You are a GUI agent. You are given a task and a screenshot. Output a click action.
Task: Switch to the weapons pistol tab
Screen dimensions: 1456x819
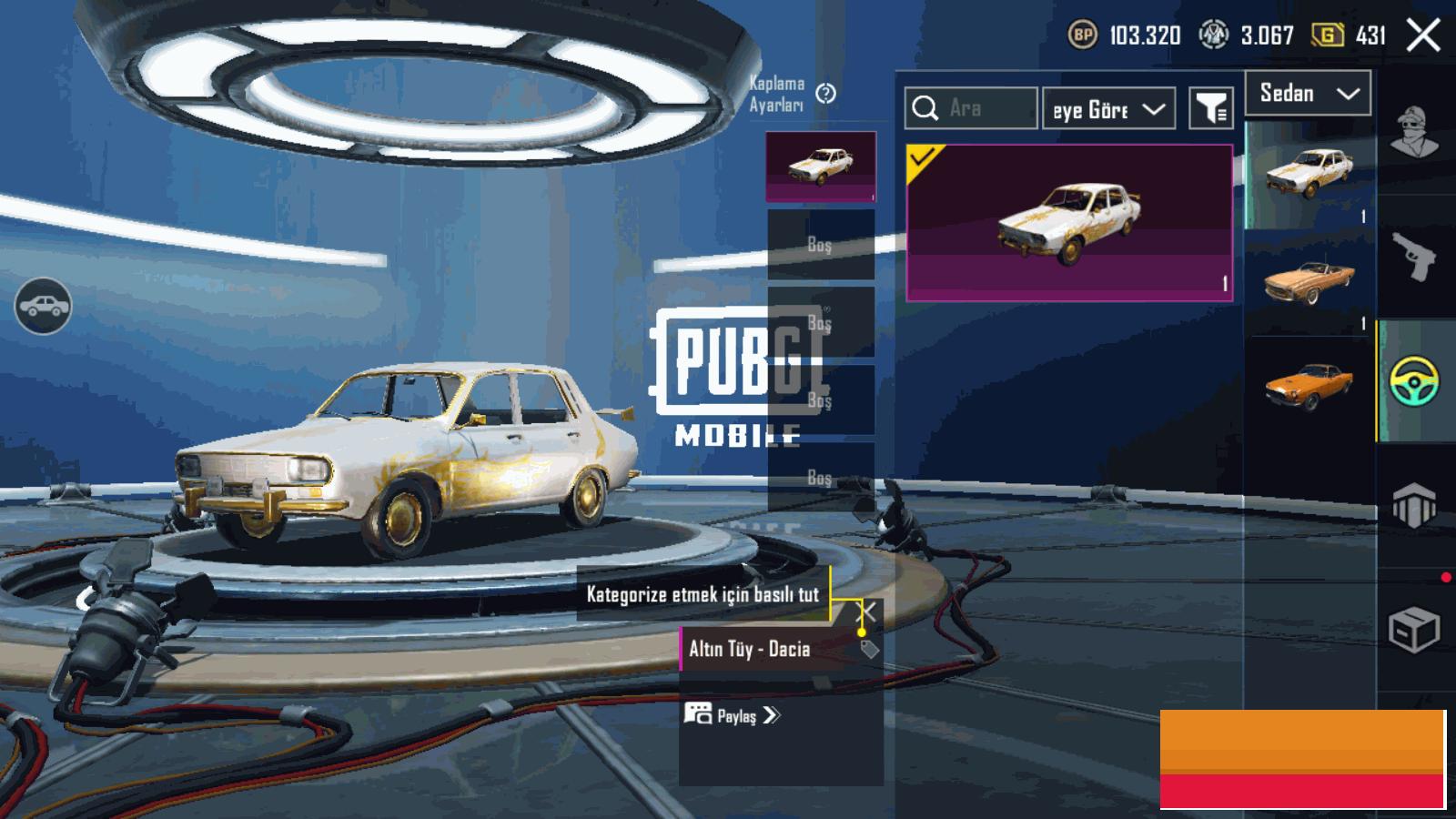tap(1414, 255)
